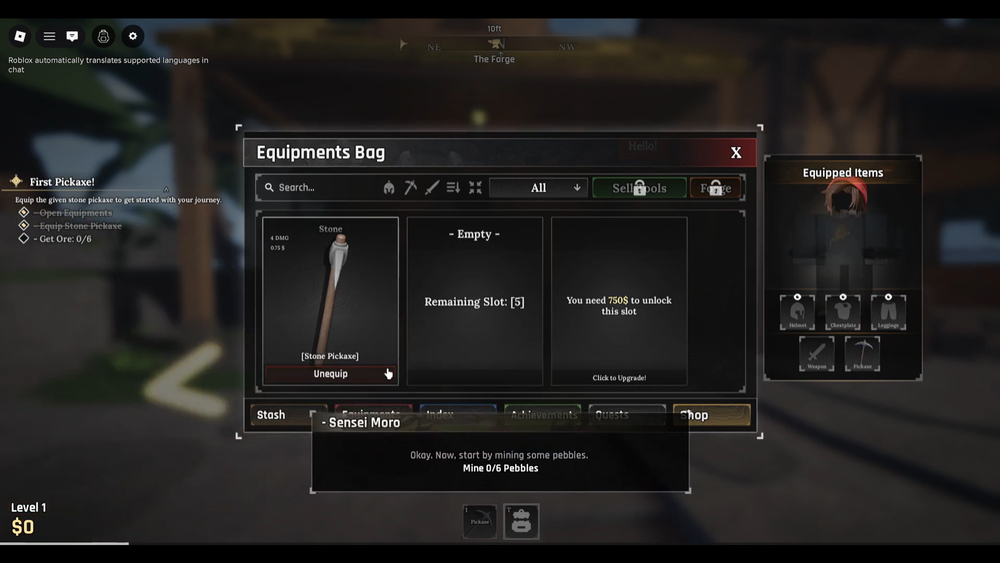This screenshot has height=563, width=1000.
Task: Click the locked Forge button
Action: (715, 188)
